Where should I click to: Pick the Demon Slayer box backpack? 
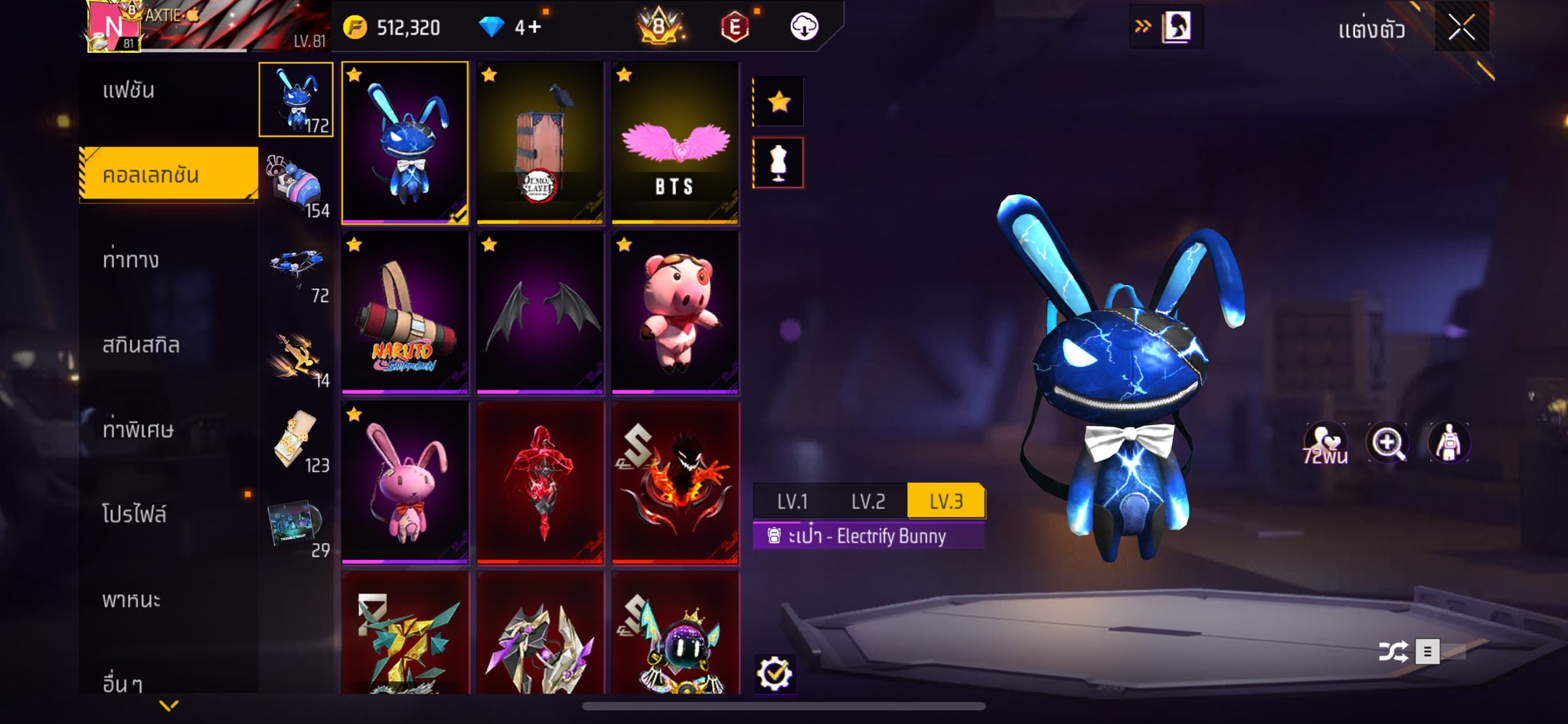pos(540,143)
